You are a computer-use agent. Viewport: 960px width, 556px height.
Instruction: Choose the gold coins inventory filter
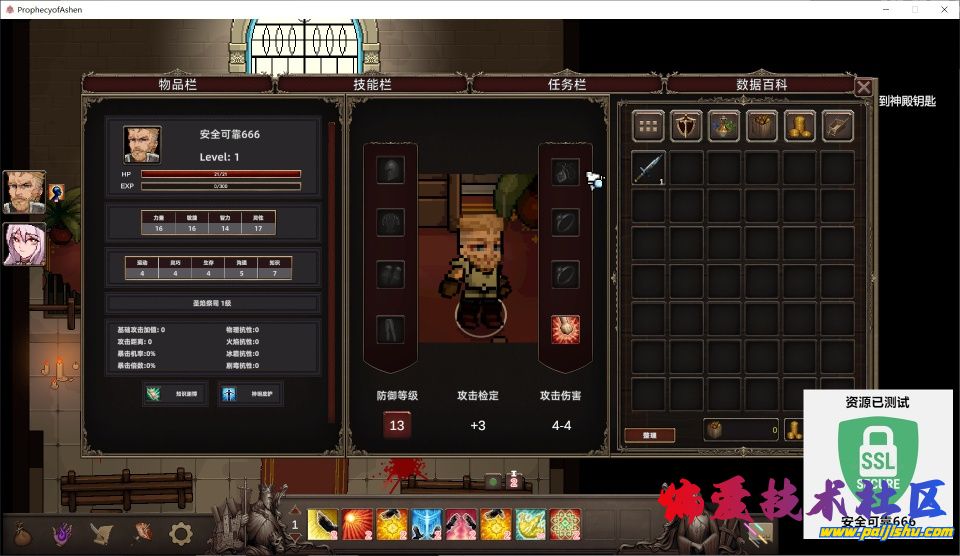[799, 126]
